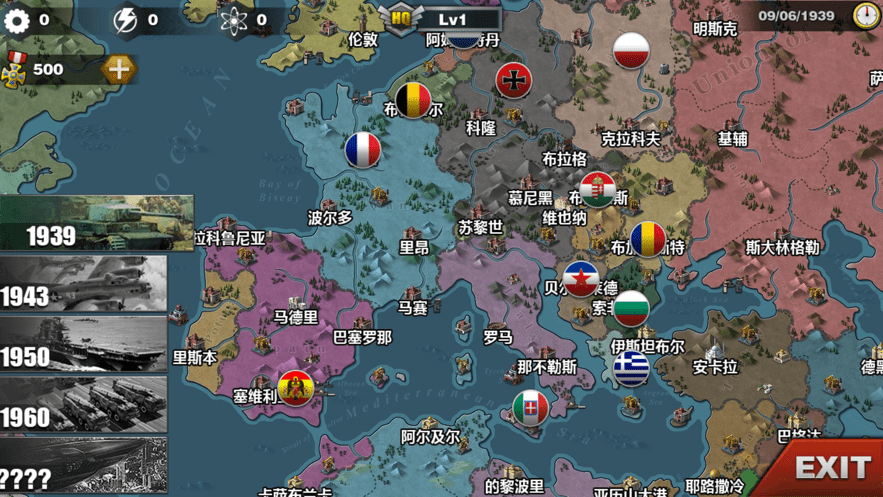Select the Belgium flag marker
This screenshot has height=497, width=883.
(x=413, y=99)
